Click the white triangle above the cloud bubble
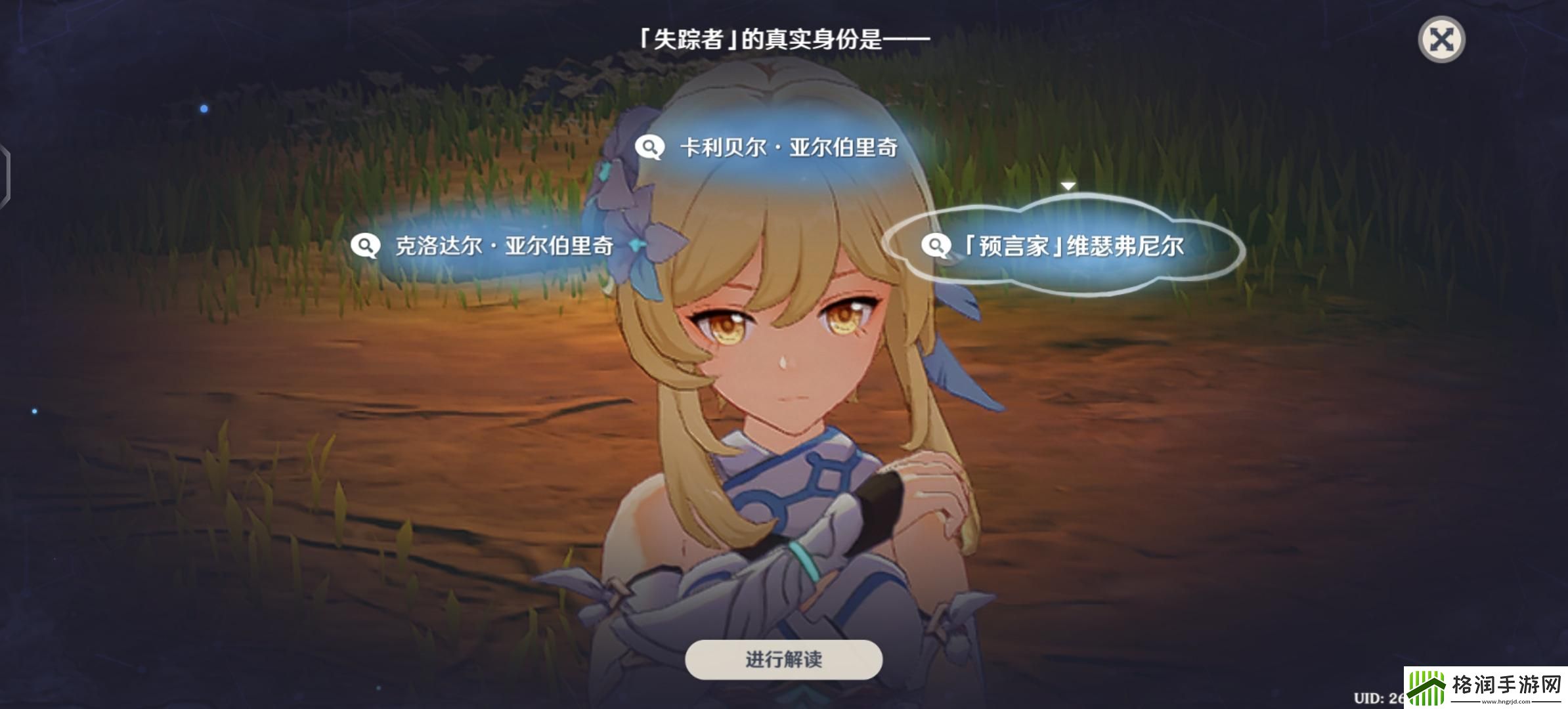The image size is (1568, 709). [1070, 185]
